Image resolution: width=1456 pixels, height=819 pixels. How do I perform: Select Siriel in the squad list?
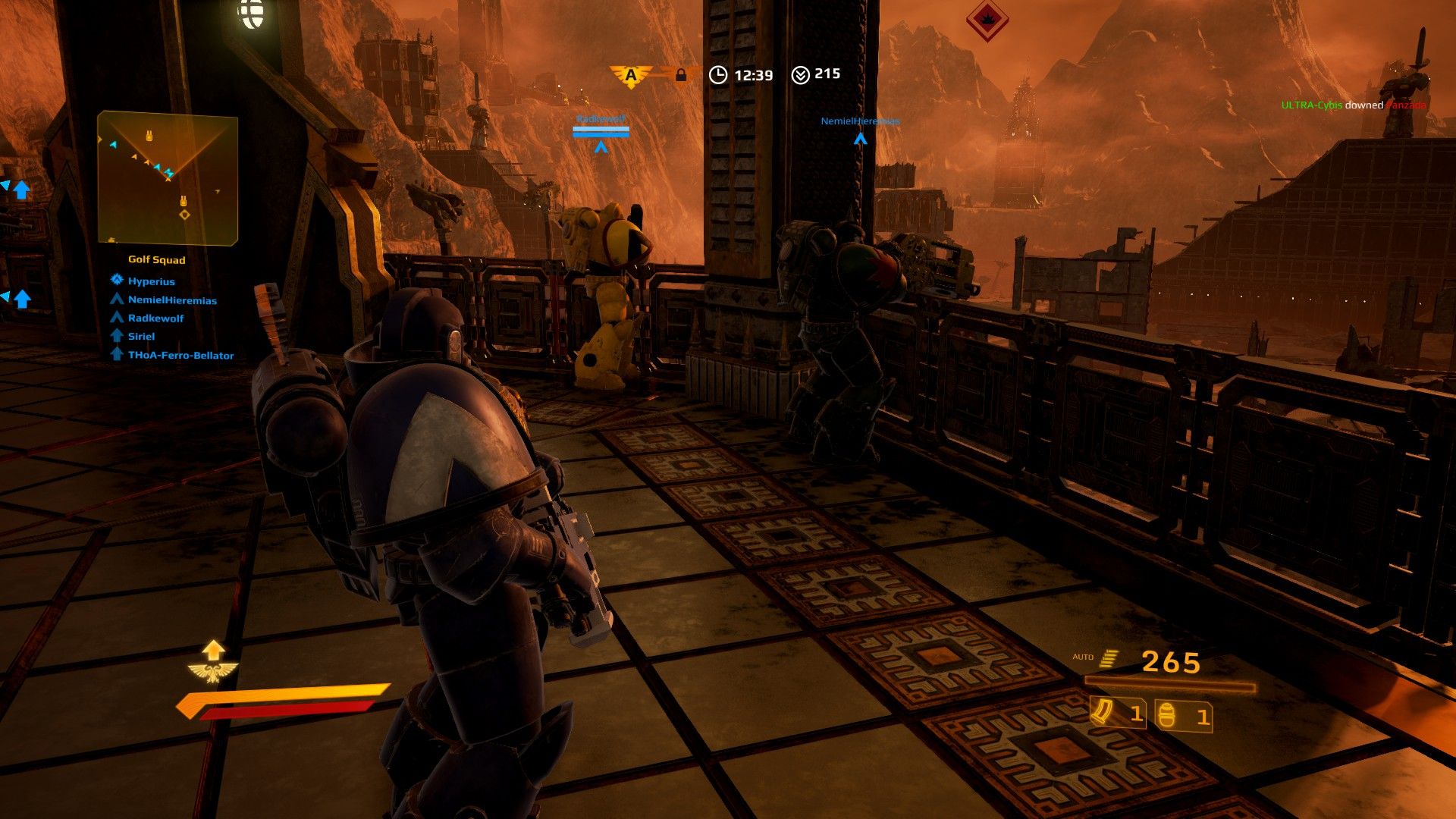141,337
